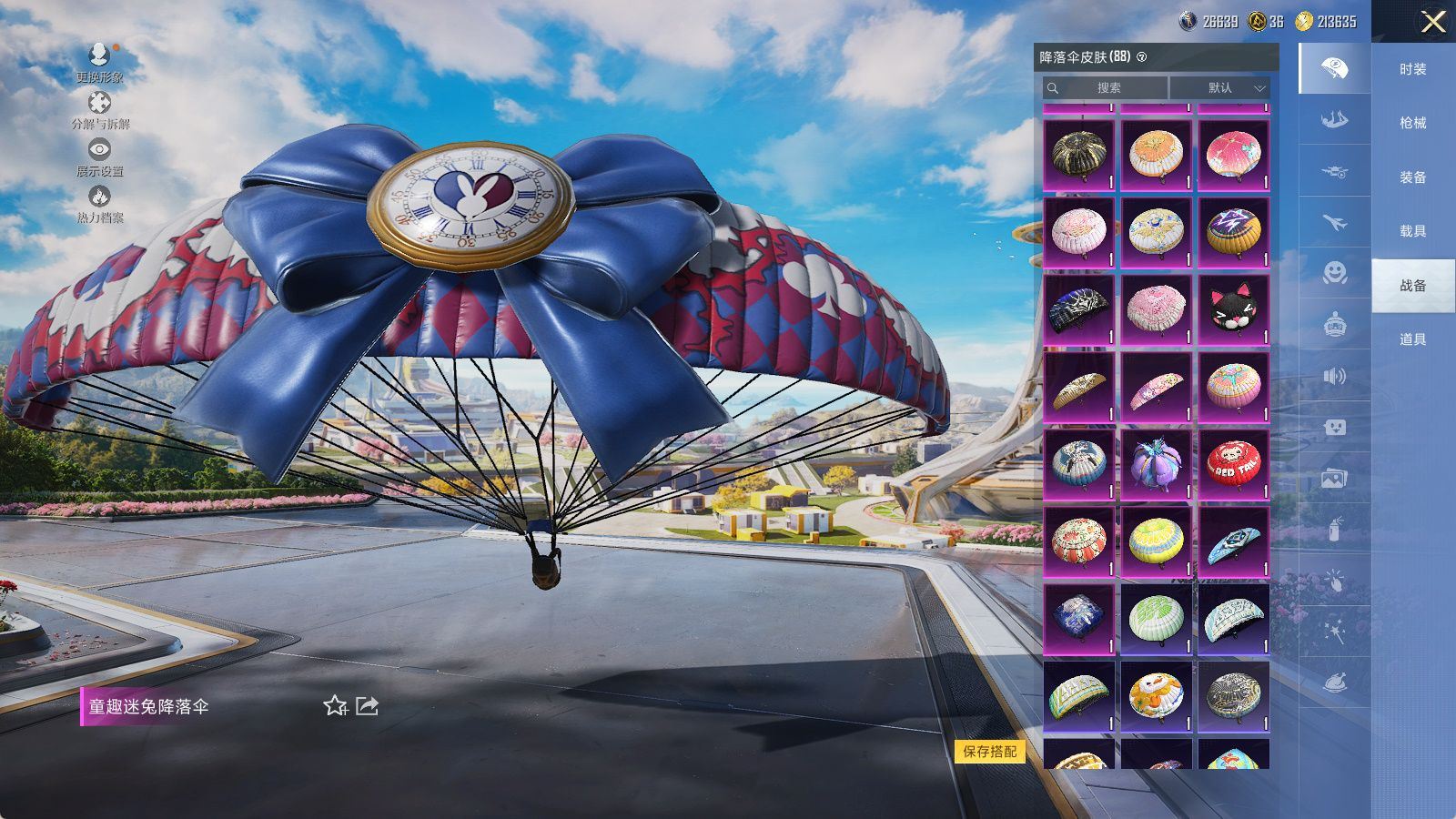Open 分解与拆解 dismantle menu
This screenshot has width=1456, height=819.
(100, 110)
